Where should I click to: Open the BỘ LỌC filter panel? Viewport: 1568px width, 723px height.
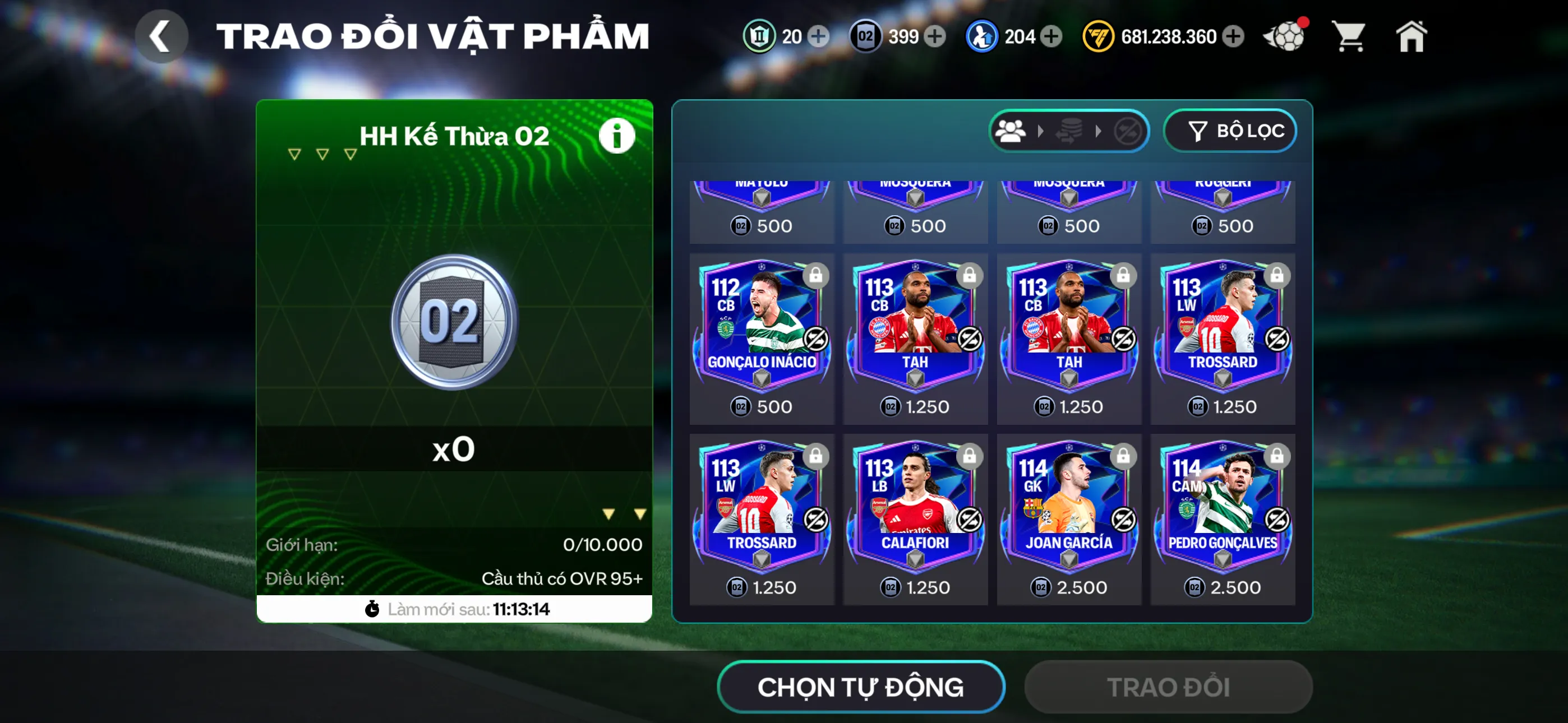tap(1230, 130)
